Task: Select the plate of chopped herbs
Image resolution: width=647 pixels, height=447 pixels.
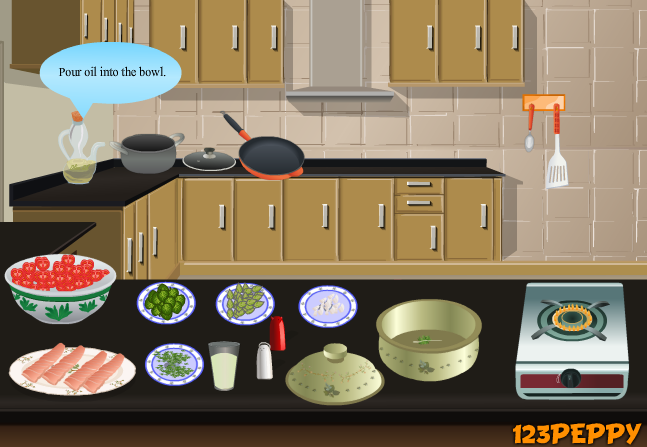Action: coord(175,364)
